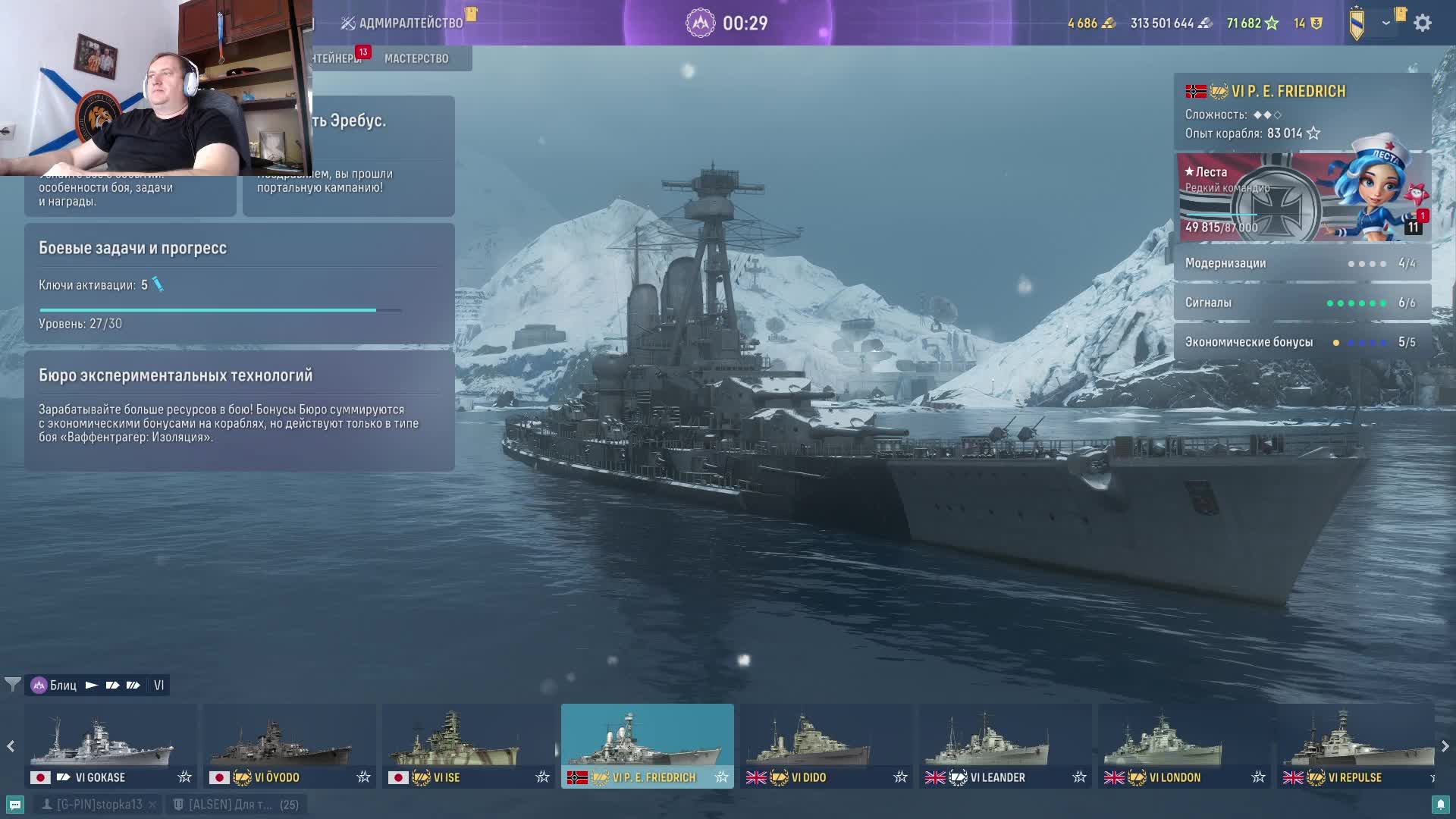This screenshot has height=819, width=1456.
Task: Select the VI Gokase ship
Action: pos(110,745)
